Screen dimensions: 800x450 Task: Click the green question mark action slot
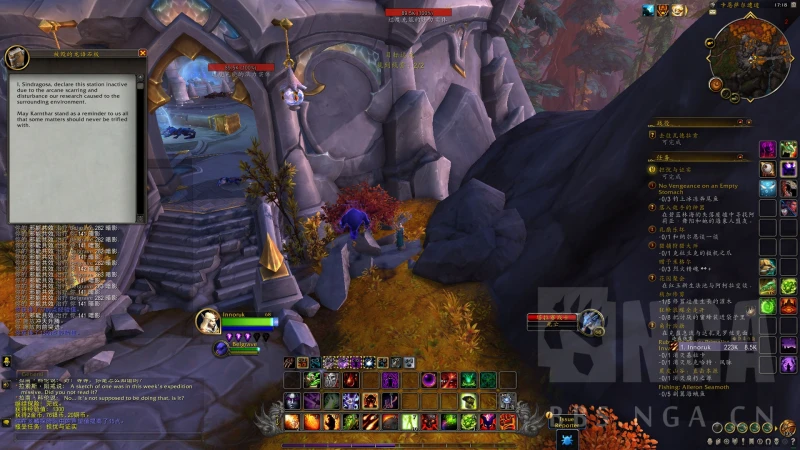[x=768, y=306]
